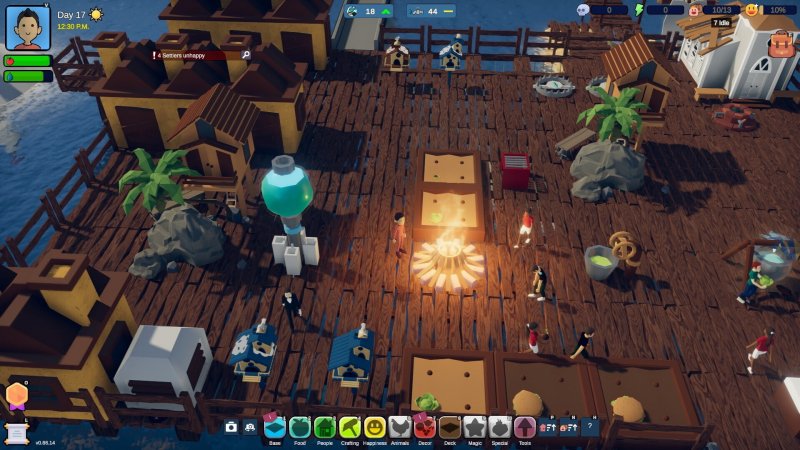Open the Crafting category
Screen dimensions: 800x450
(350, 428)
